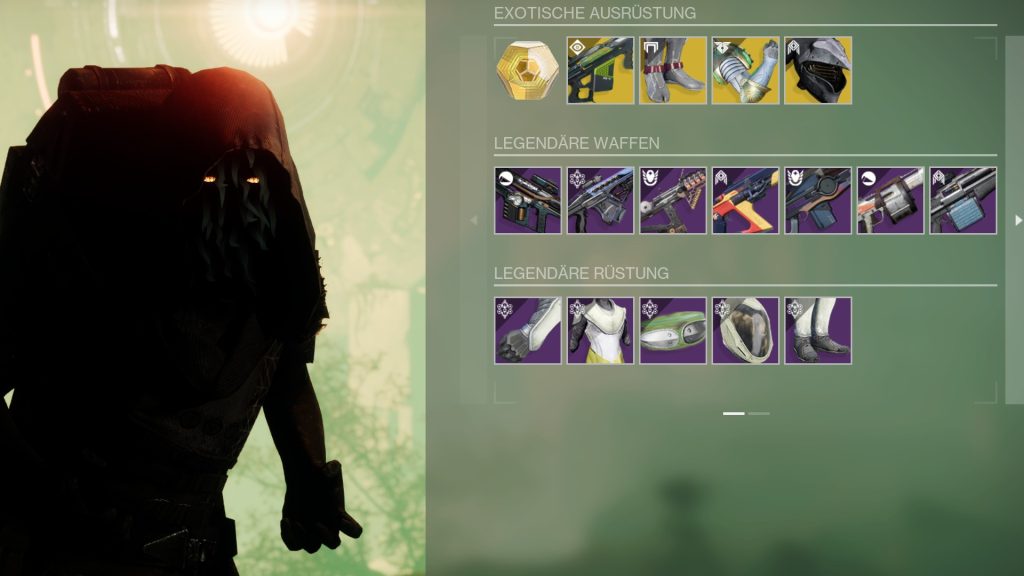Screen dimensions: 1024x576
Task: Go to next page with right arrow
Action: pyautogui.click(x=1018, y=220)
